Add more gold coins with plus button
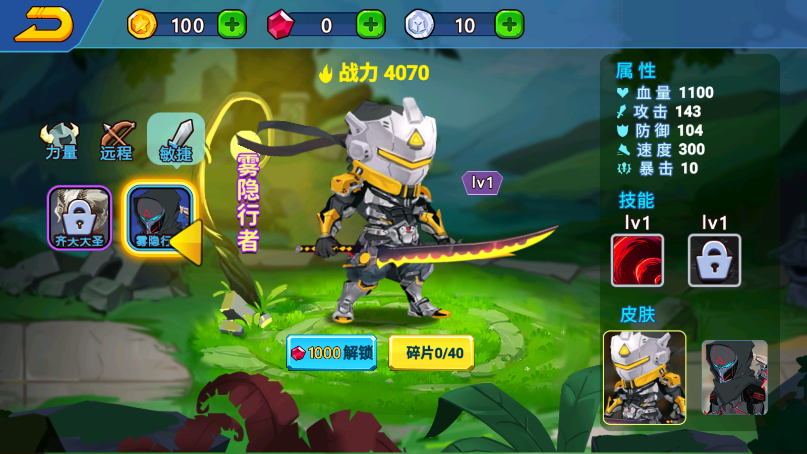The width and height of the screenshot is (807, 454). 231,24
